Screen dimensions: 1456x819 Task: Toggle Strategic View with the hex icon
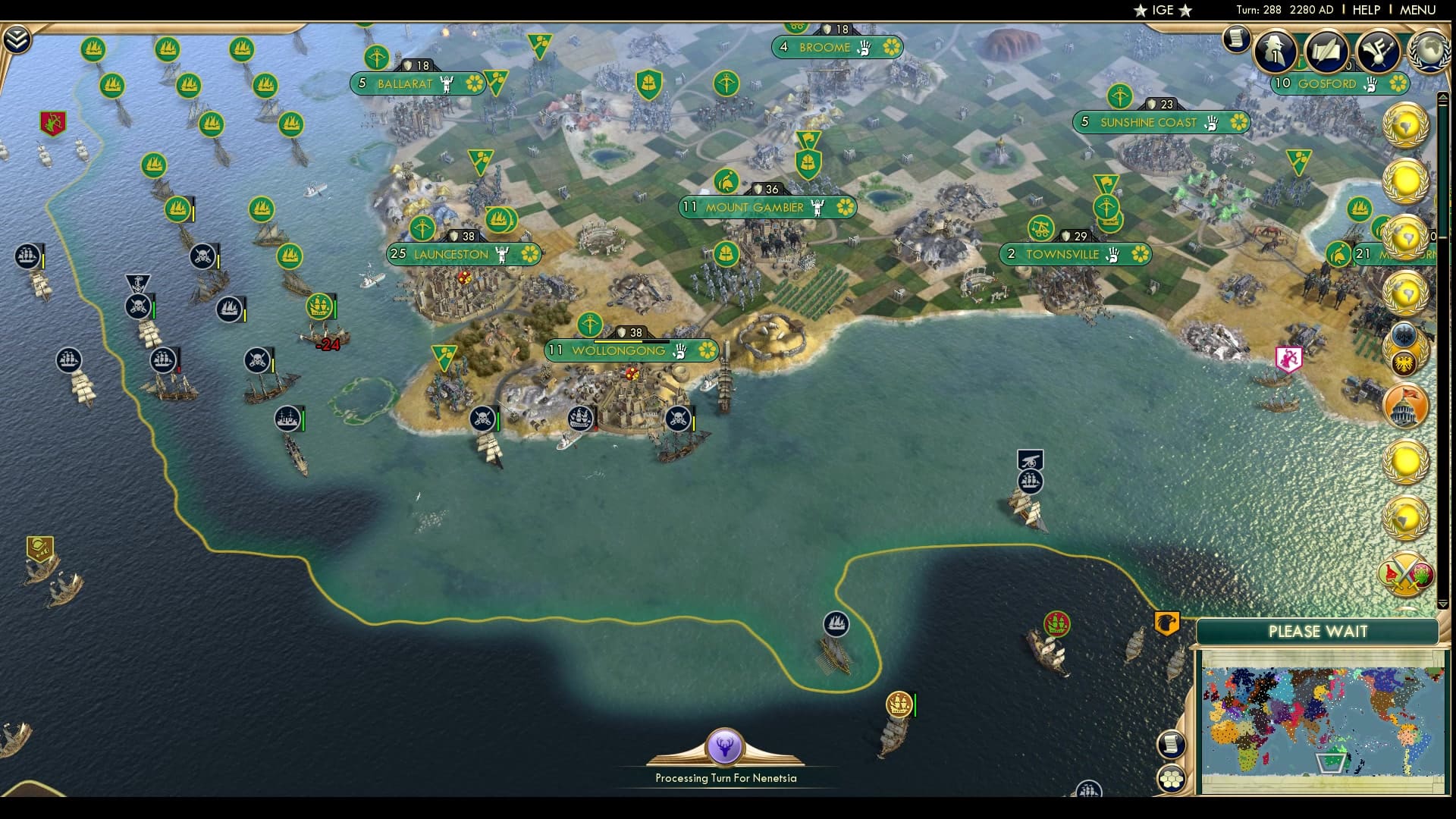coord(1170,779)
